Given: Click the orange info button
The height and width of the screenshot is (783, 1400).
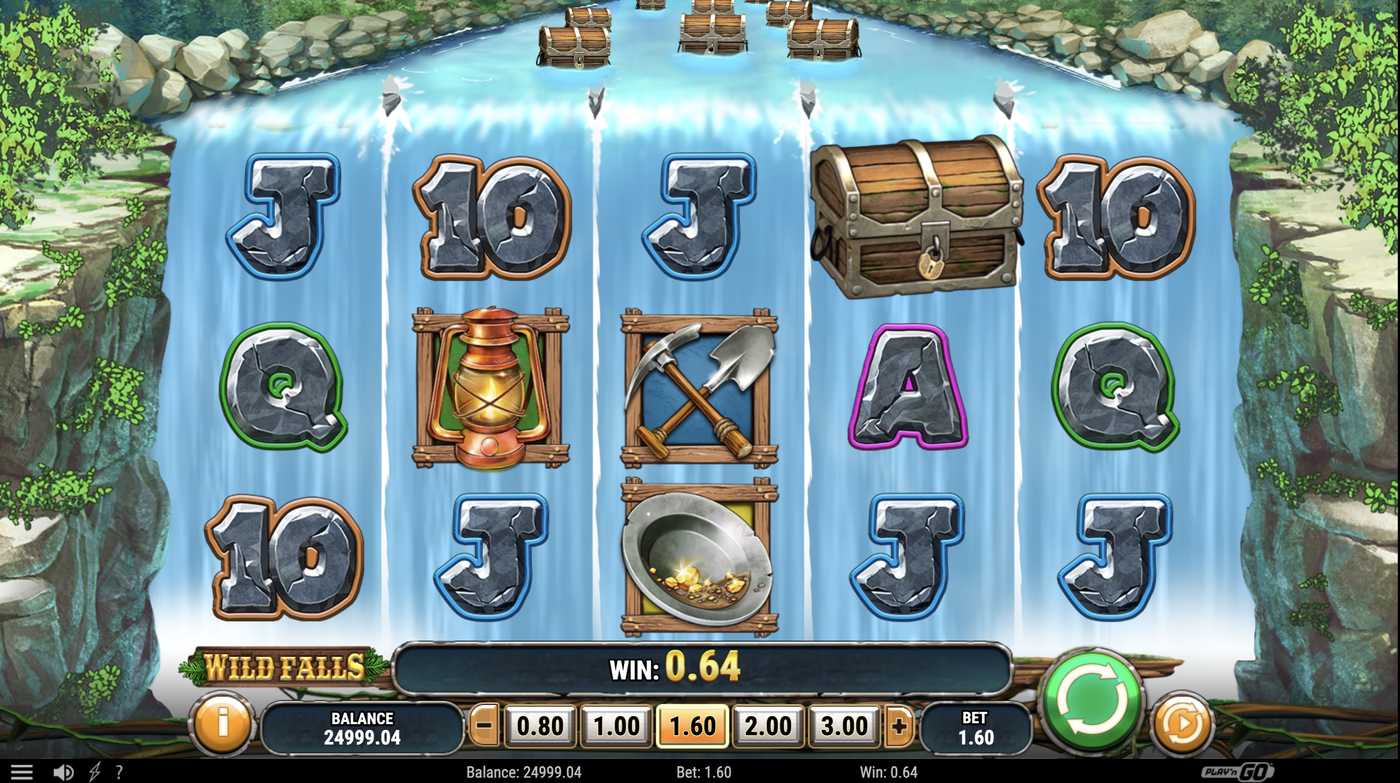Looking at the screenshot, I should point(221,727).
